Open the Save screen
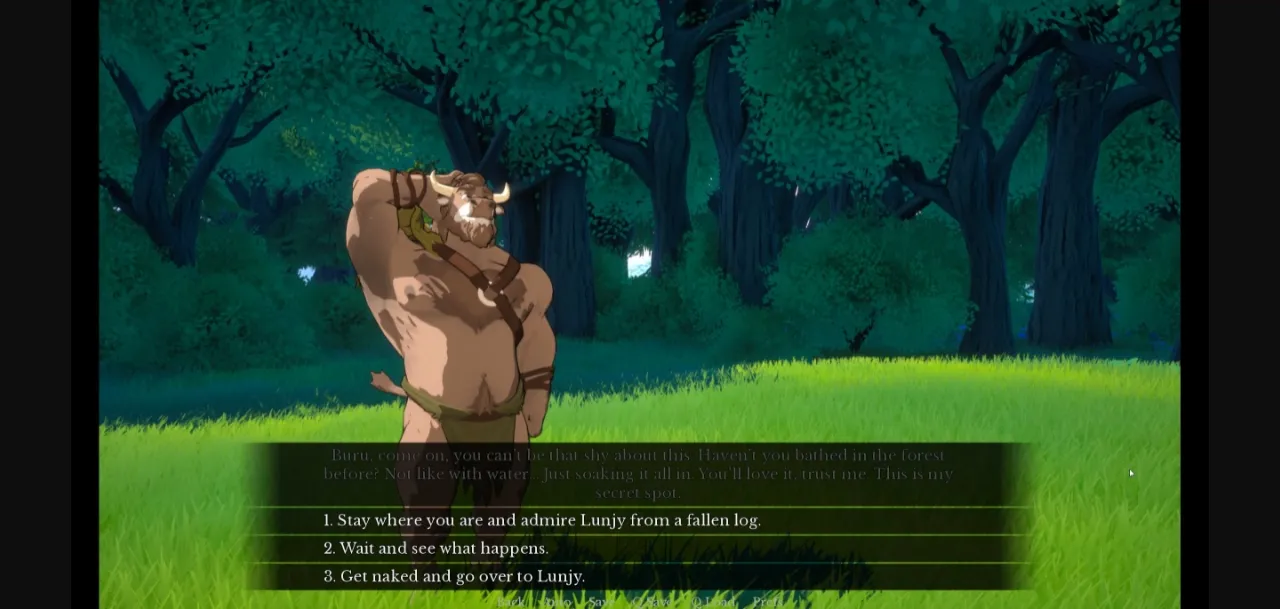 tap(602, 601)
